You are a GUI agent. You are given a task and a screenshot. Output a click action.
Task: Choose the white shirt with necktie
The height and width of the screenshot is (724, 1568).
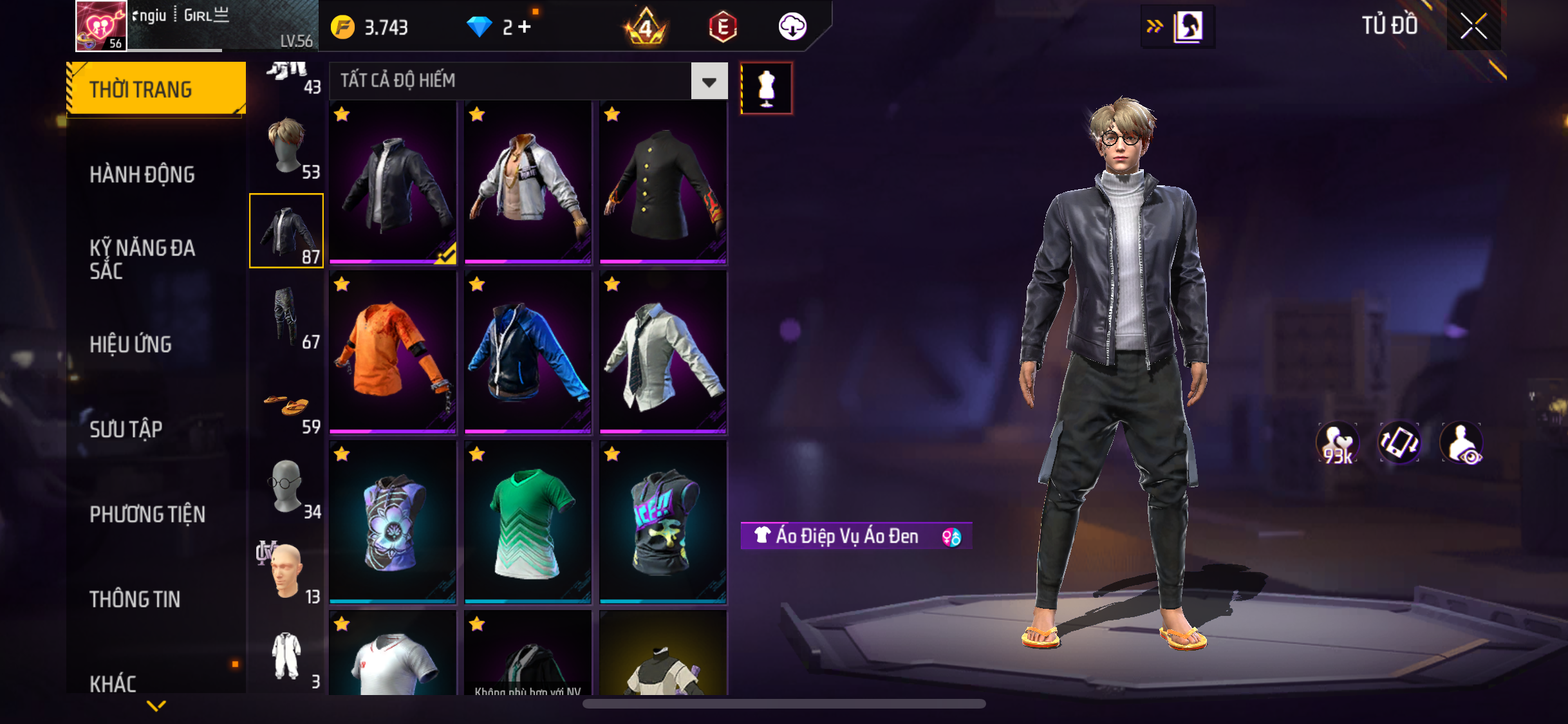coord(663,351)
